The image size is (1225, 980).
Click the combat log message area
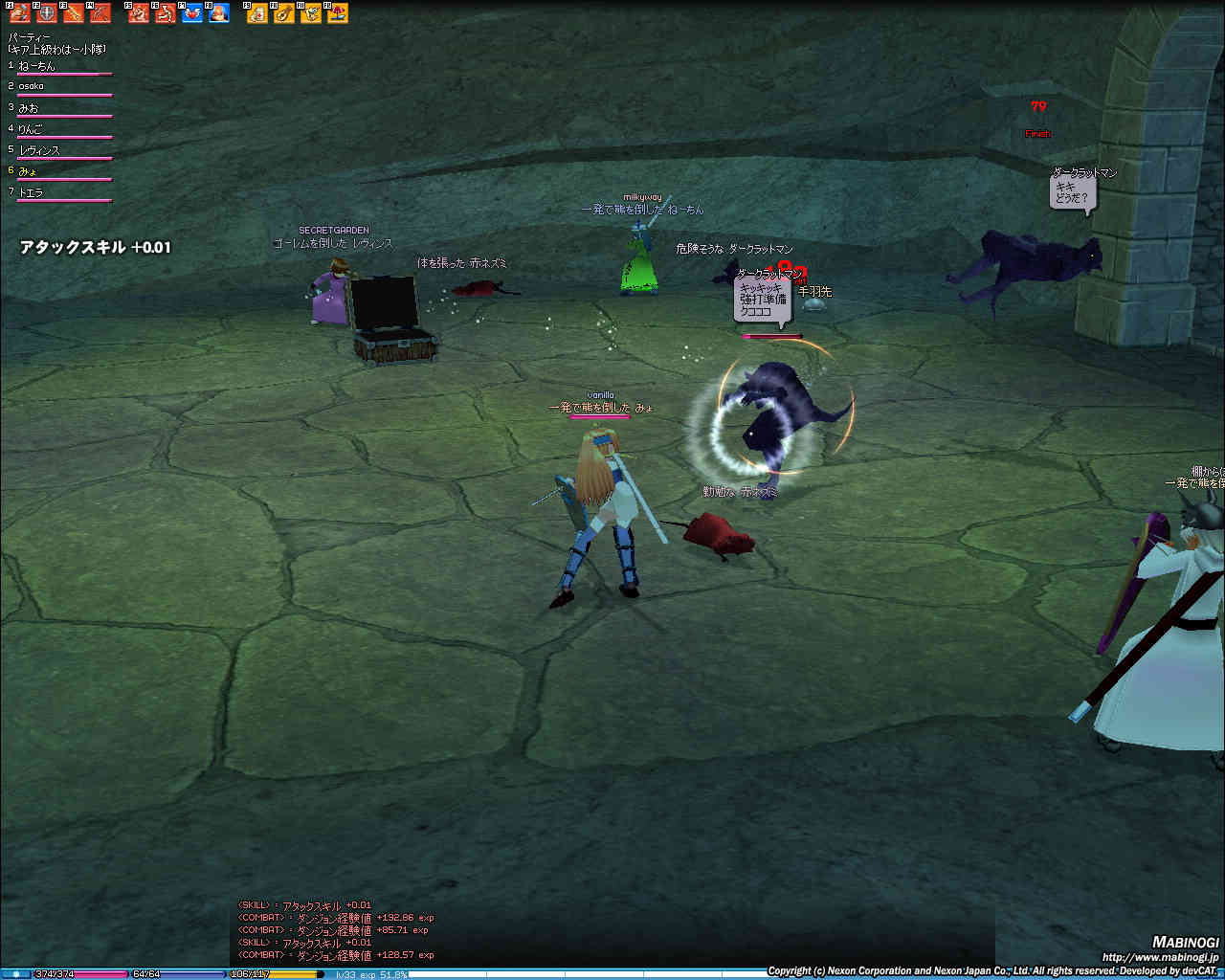click(x=335, y=930)
